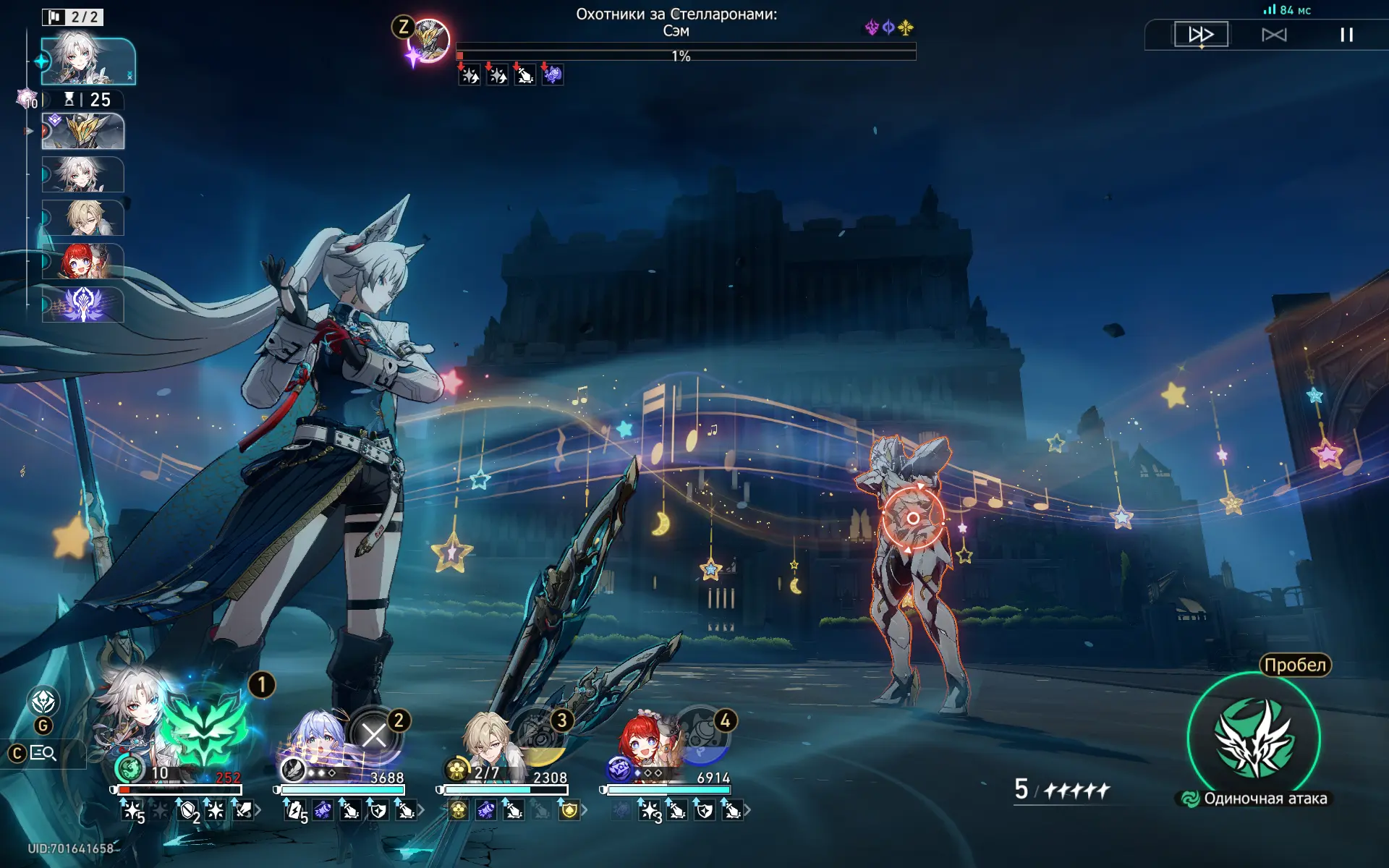Inspect the boss's purple debuff icon

click(x=553, y=75)
